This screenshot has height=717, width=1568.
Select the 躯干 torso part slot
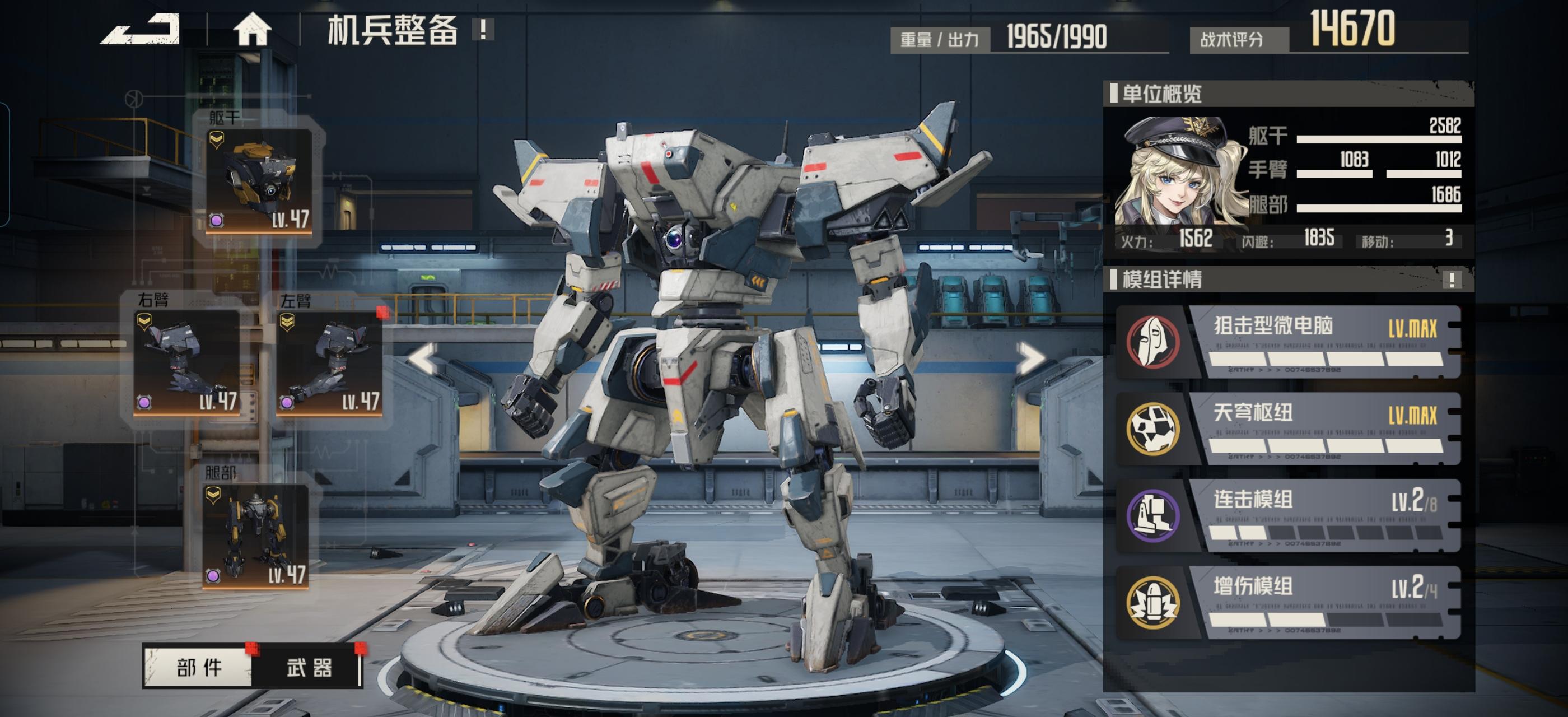coord(259,181)
